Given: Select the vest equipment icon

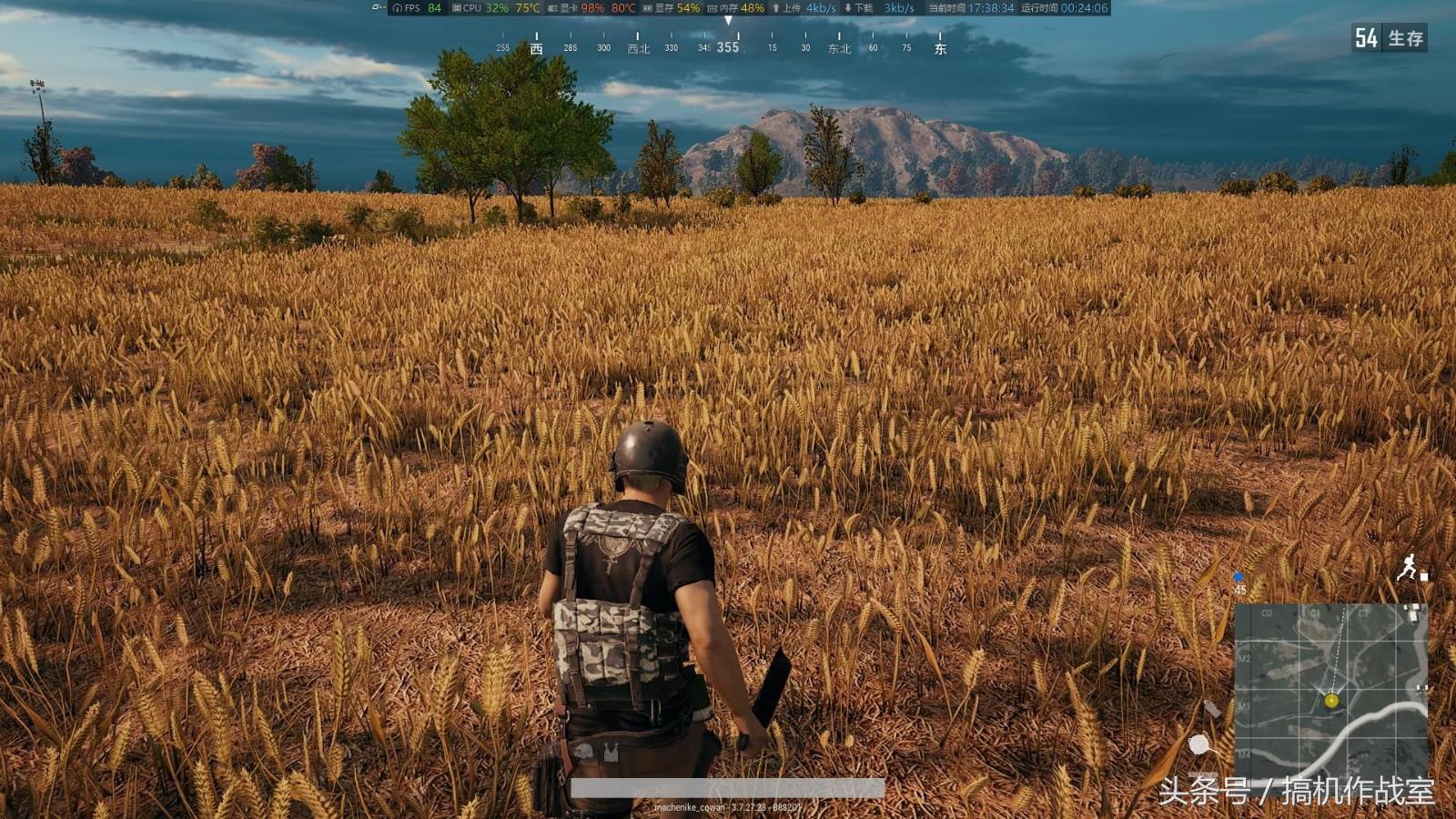Looking at the screenshot, I should tap(611, 753).
